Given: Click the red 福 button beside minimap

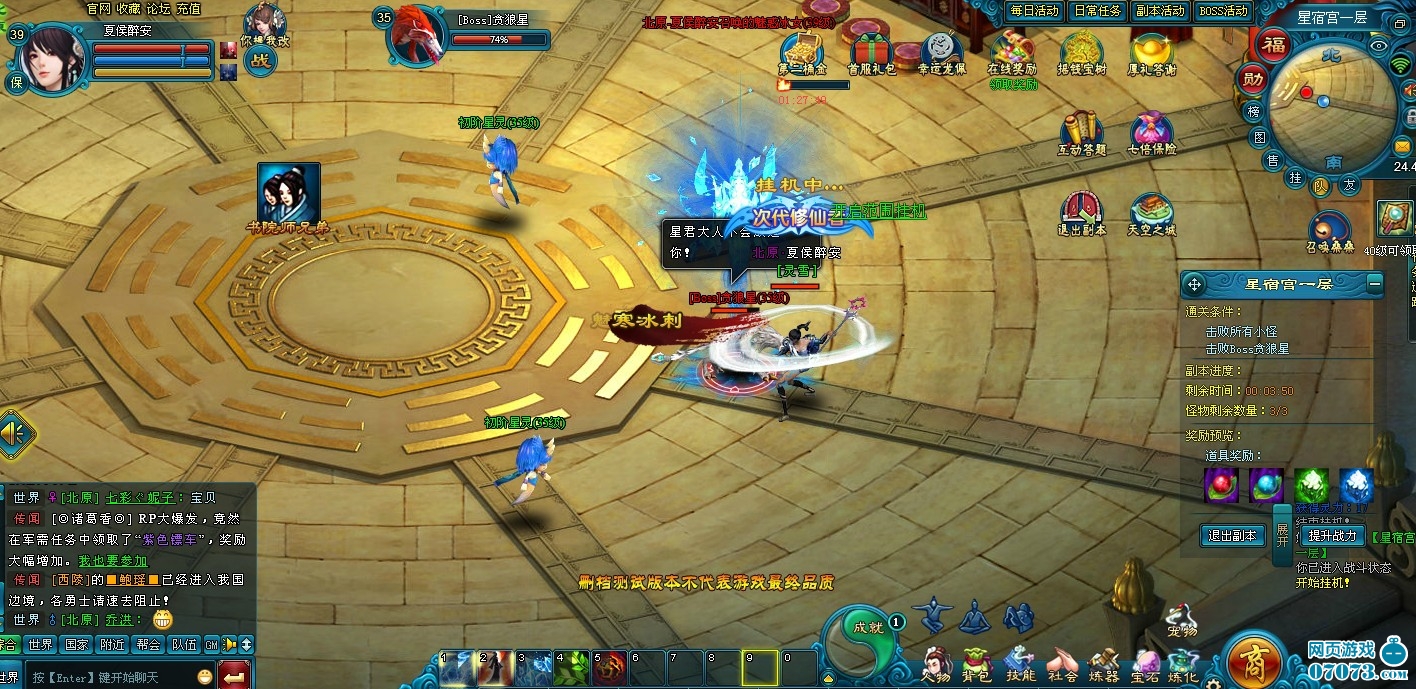Looking at the screenshot, I should (x=1273, y=45).
